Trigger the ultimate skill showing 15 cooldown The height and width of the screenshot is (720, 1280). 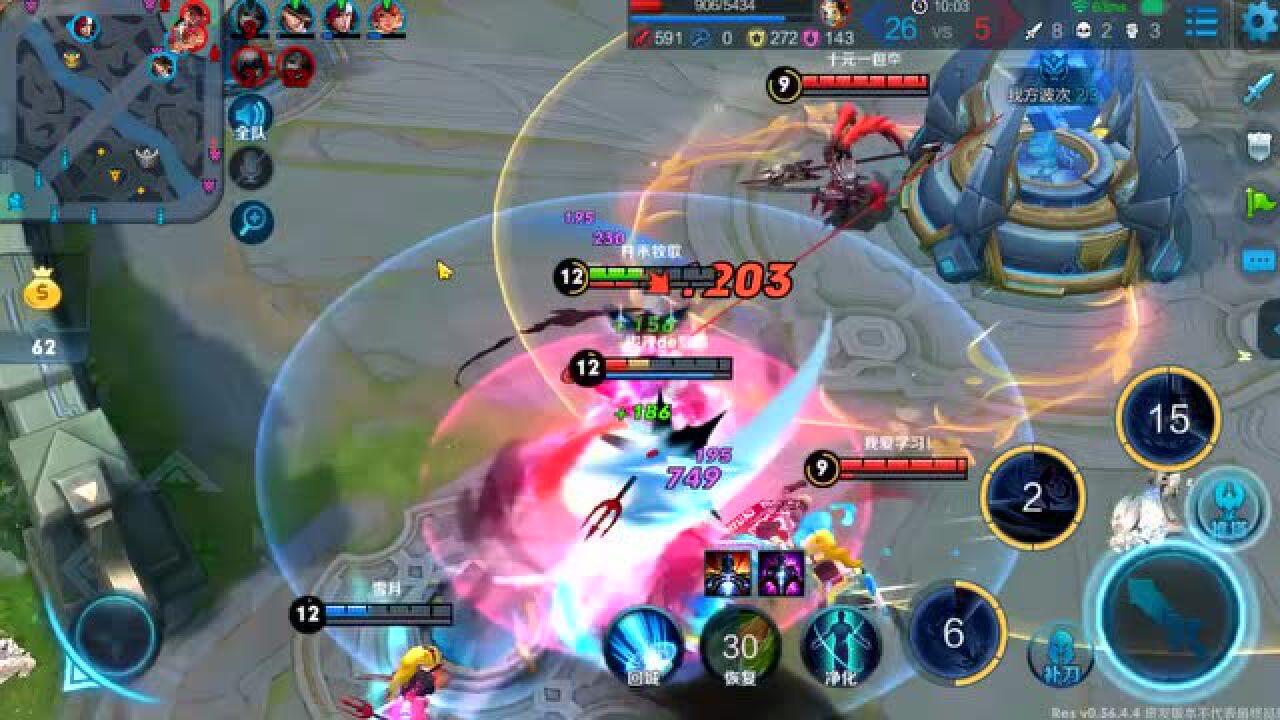[x=1168, y=419]
